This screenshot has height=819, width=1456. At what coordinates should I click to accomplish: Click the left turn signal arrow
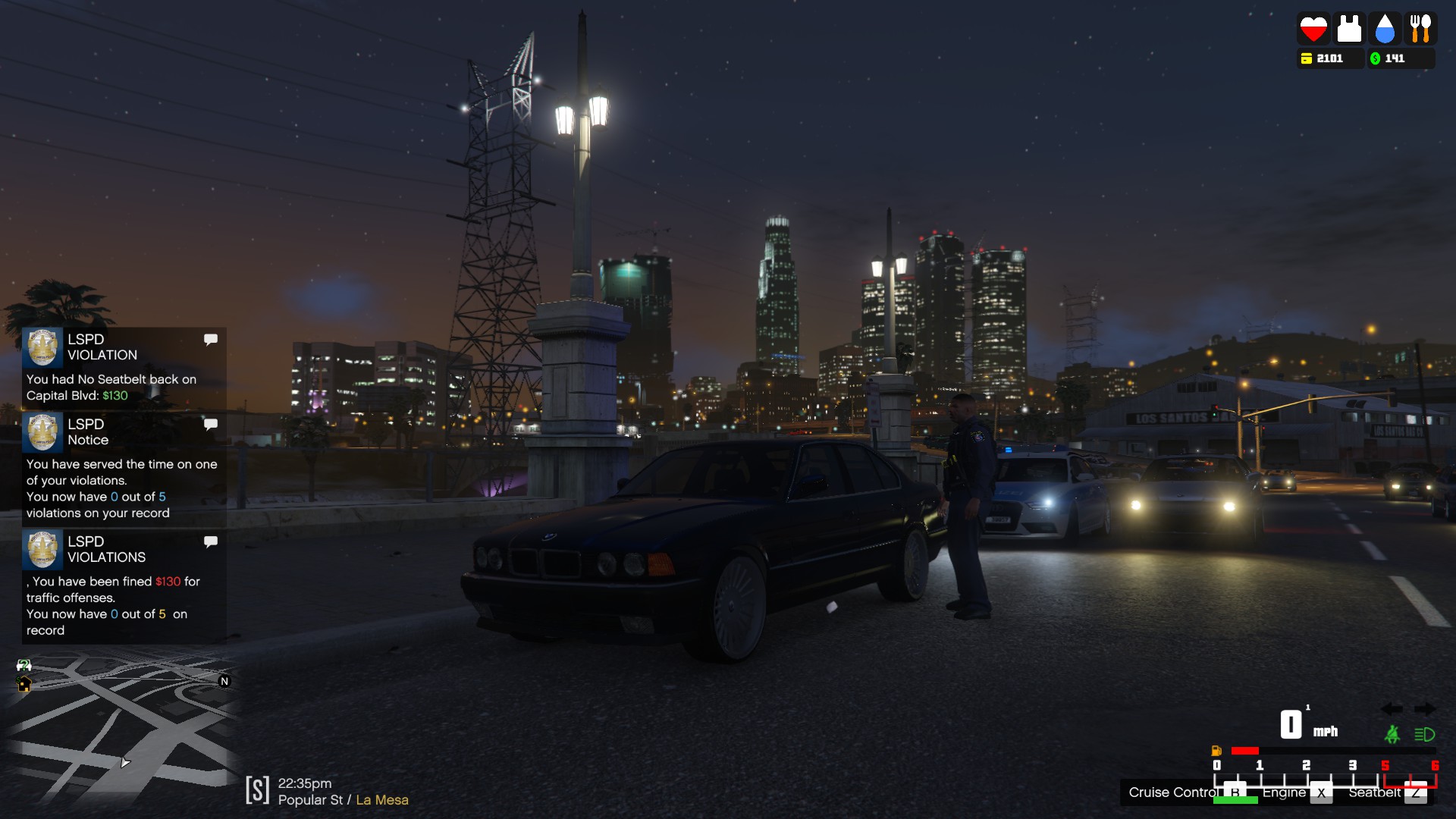[1392, 709]
